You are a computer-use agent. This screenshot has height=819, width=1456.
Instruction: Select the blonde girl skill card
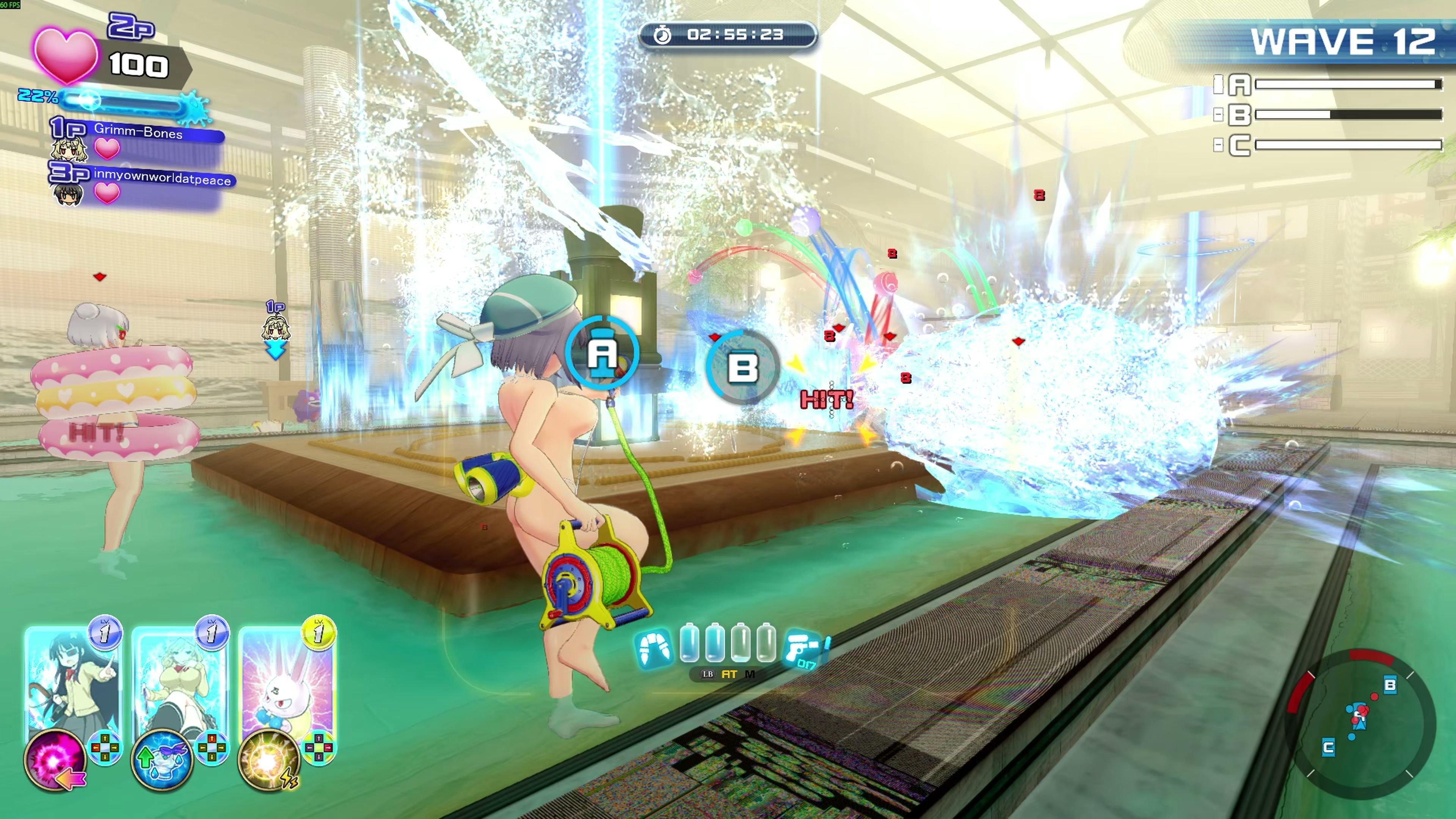(x=179, y=678)
